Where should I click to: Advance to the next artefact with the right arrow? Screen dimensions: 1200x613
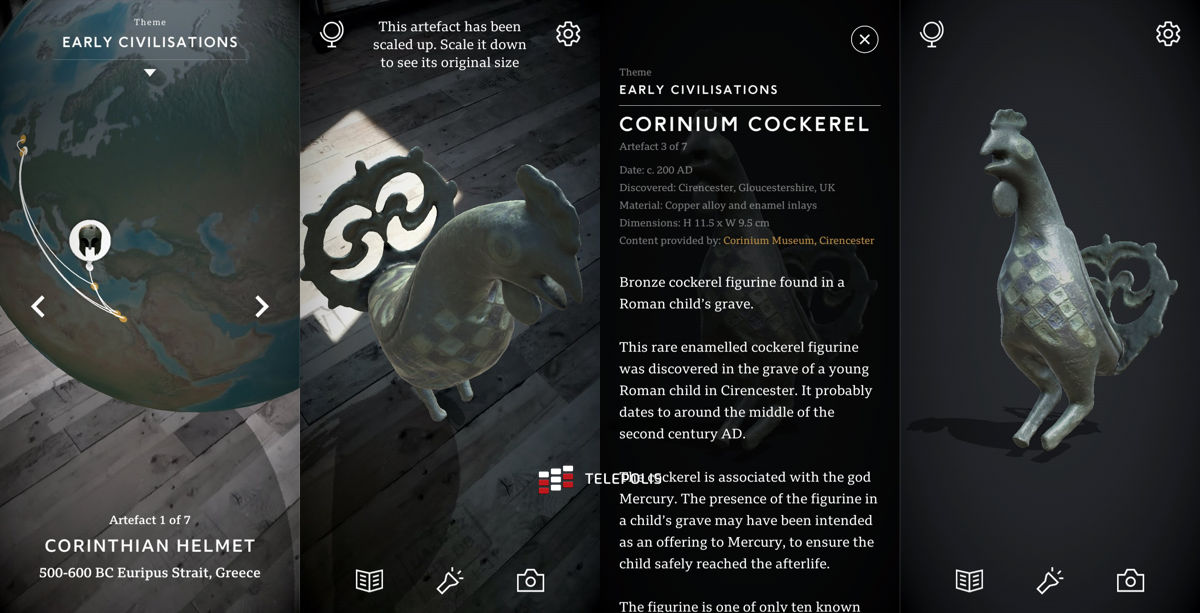tap(261, 306)
